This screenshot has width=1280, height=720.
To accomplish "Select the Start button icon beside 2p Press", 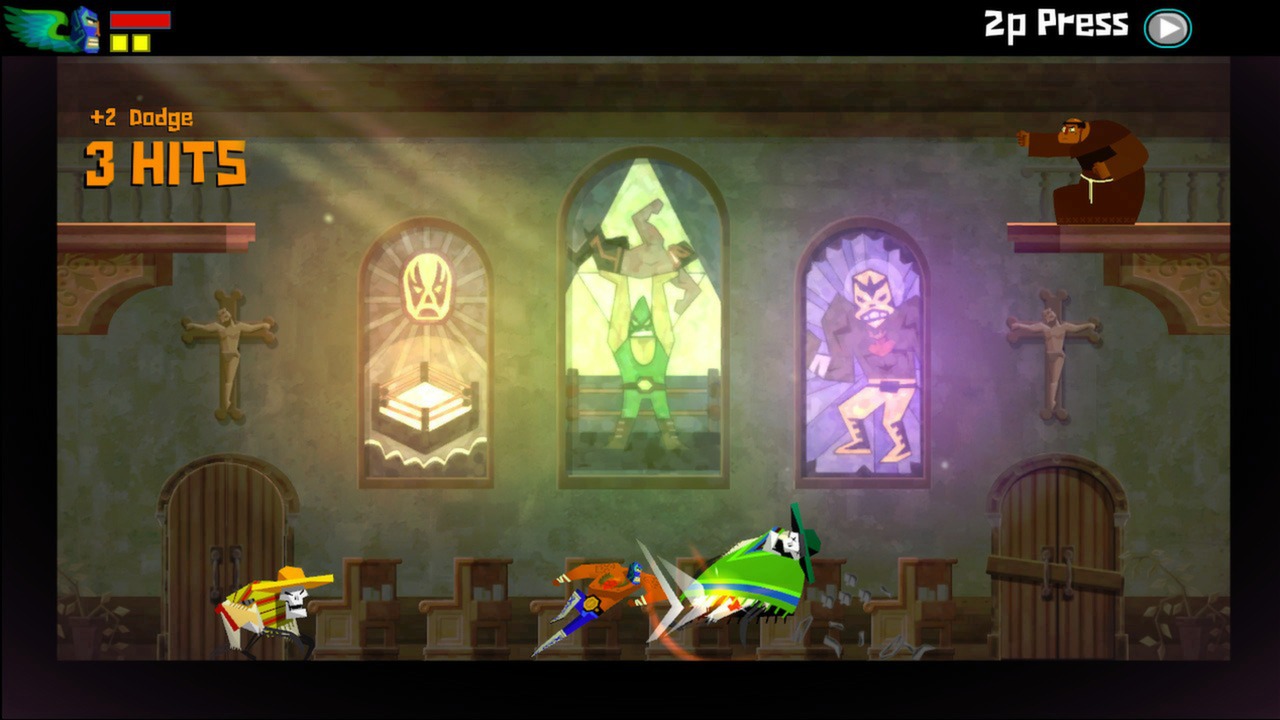I will click(x=1168, y=27).
